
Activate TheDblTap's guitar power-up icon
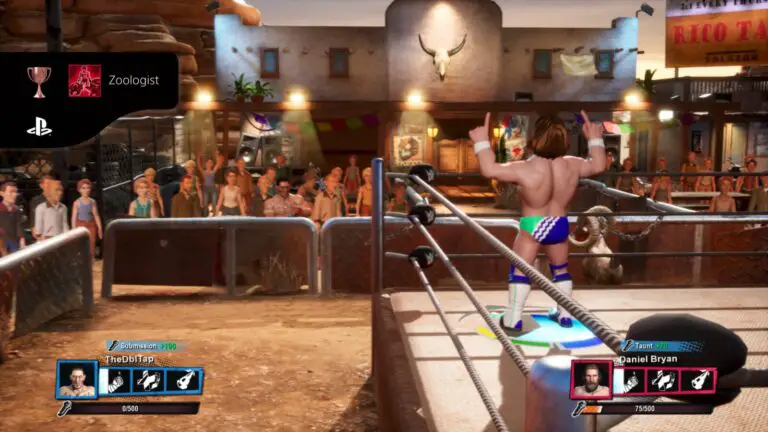pyautogui.click(x=184, y=381)
